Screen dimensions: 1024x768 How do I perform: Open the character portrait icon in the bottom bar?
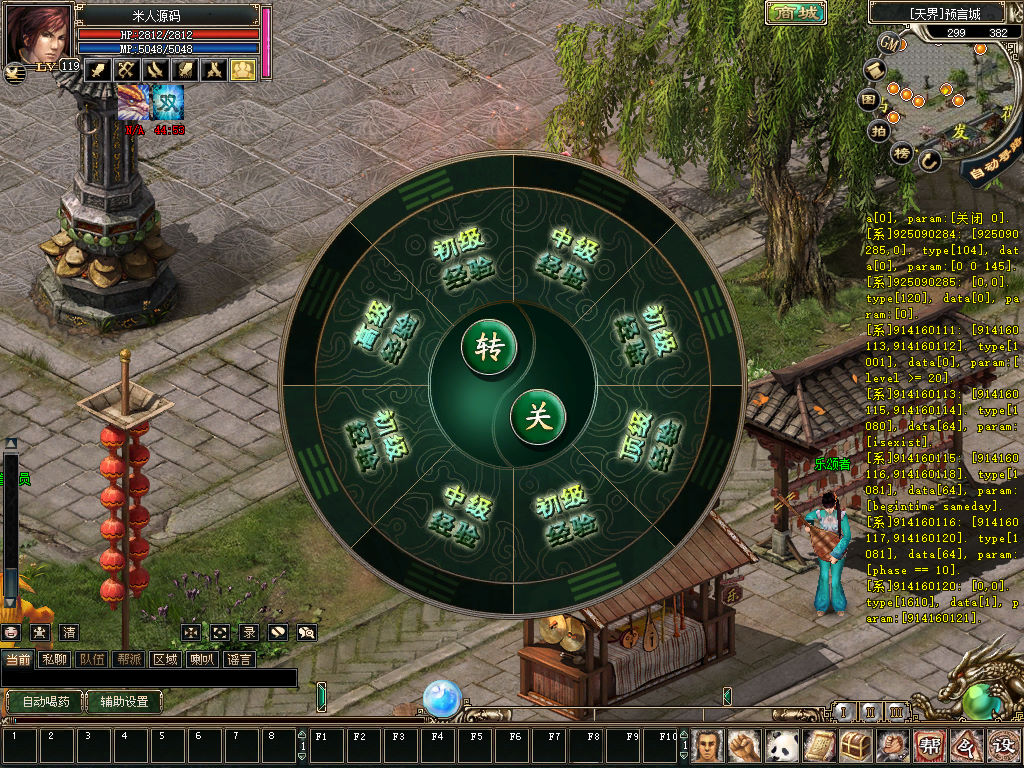708,745
